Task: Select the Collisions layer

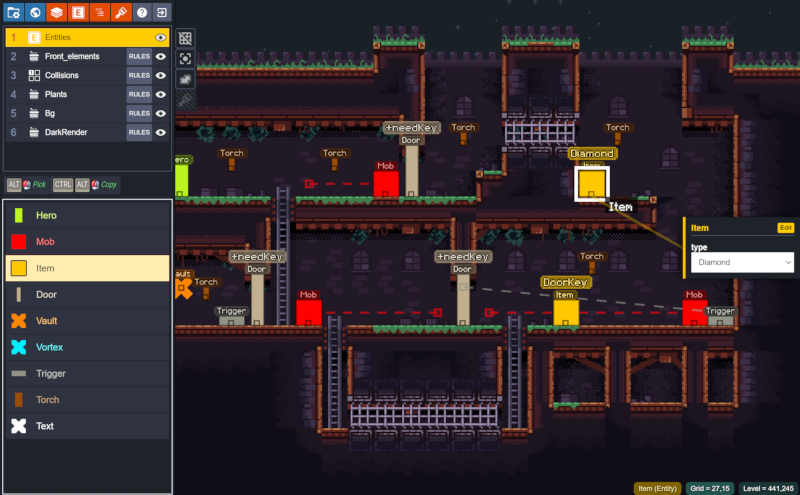Action: [x=62, y=75]
